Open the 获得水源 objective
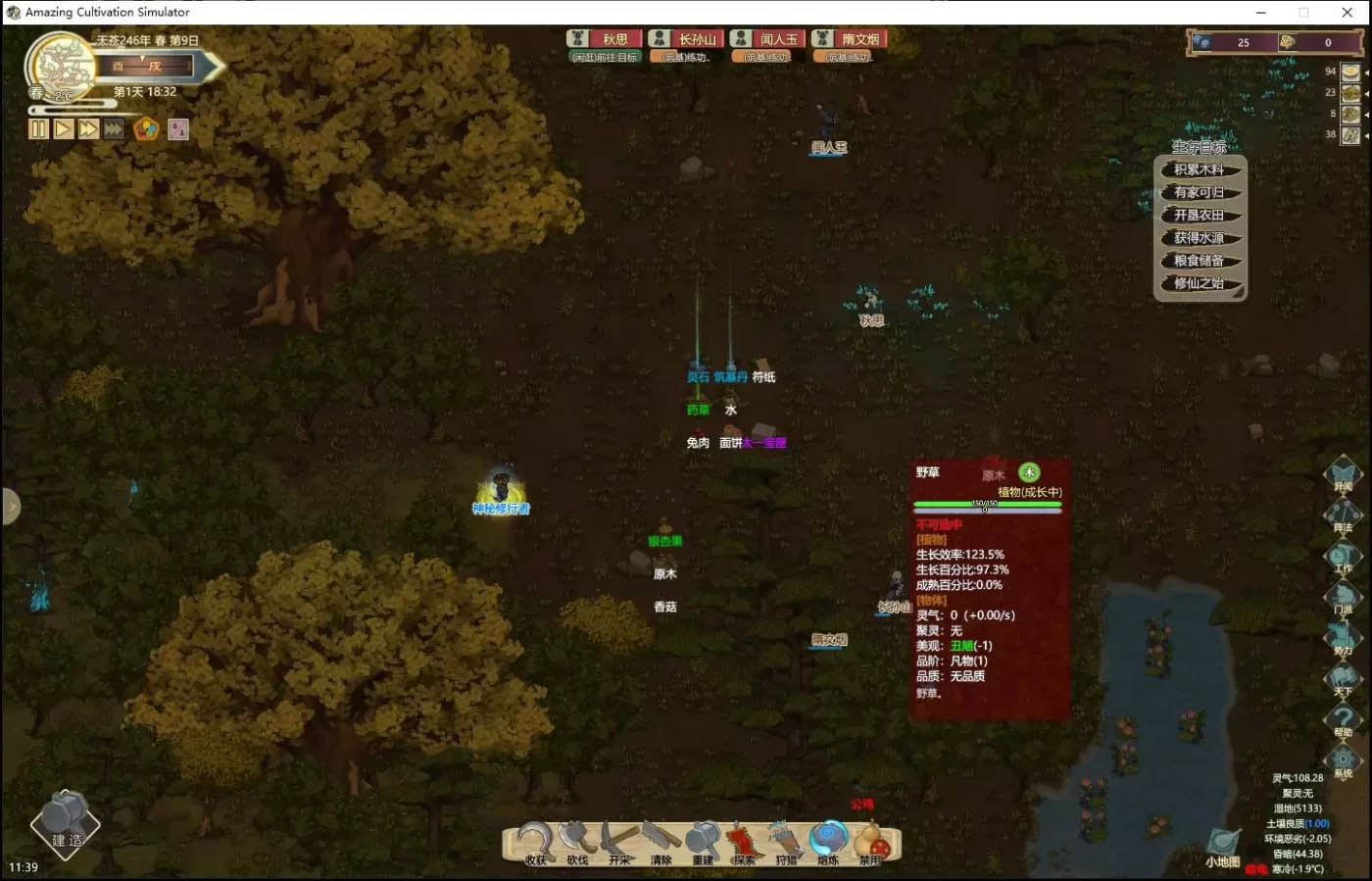Screen dimensions: 1372x881 (1199, 238)
